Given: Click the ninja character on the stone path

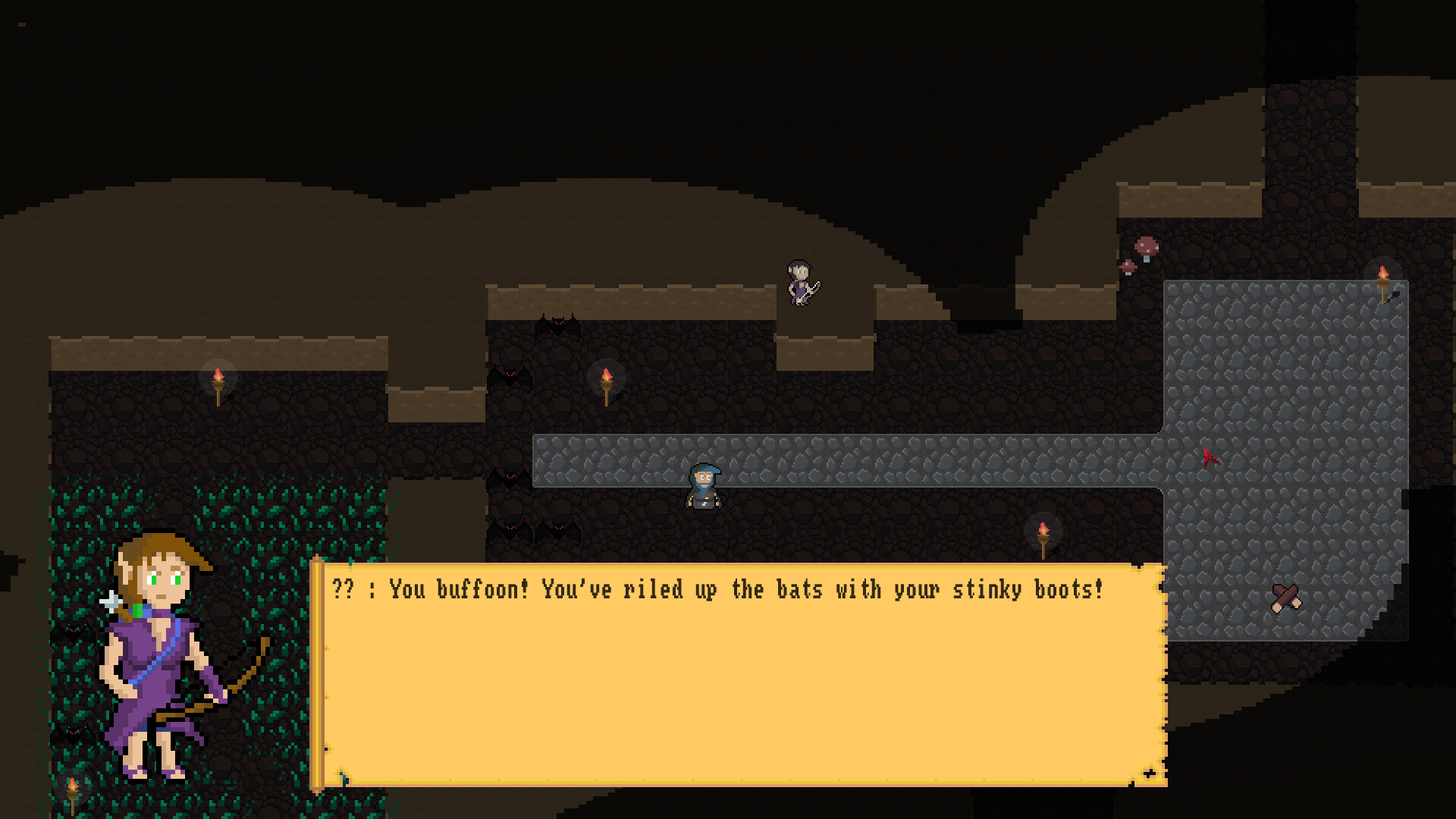Looking at the screenshot, I should click(x=705, y=485).
